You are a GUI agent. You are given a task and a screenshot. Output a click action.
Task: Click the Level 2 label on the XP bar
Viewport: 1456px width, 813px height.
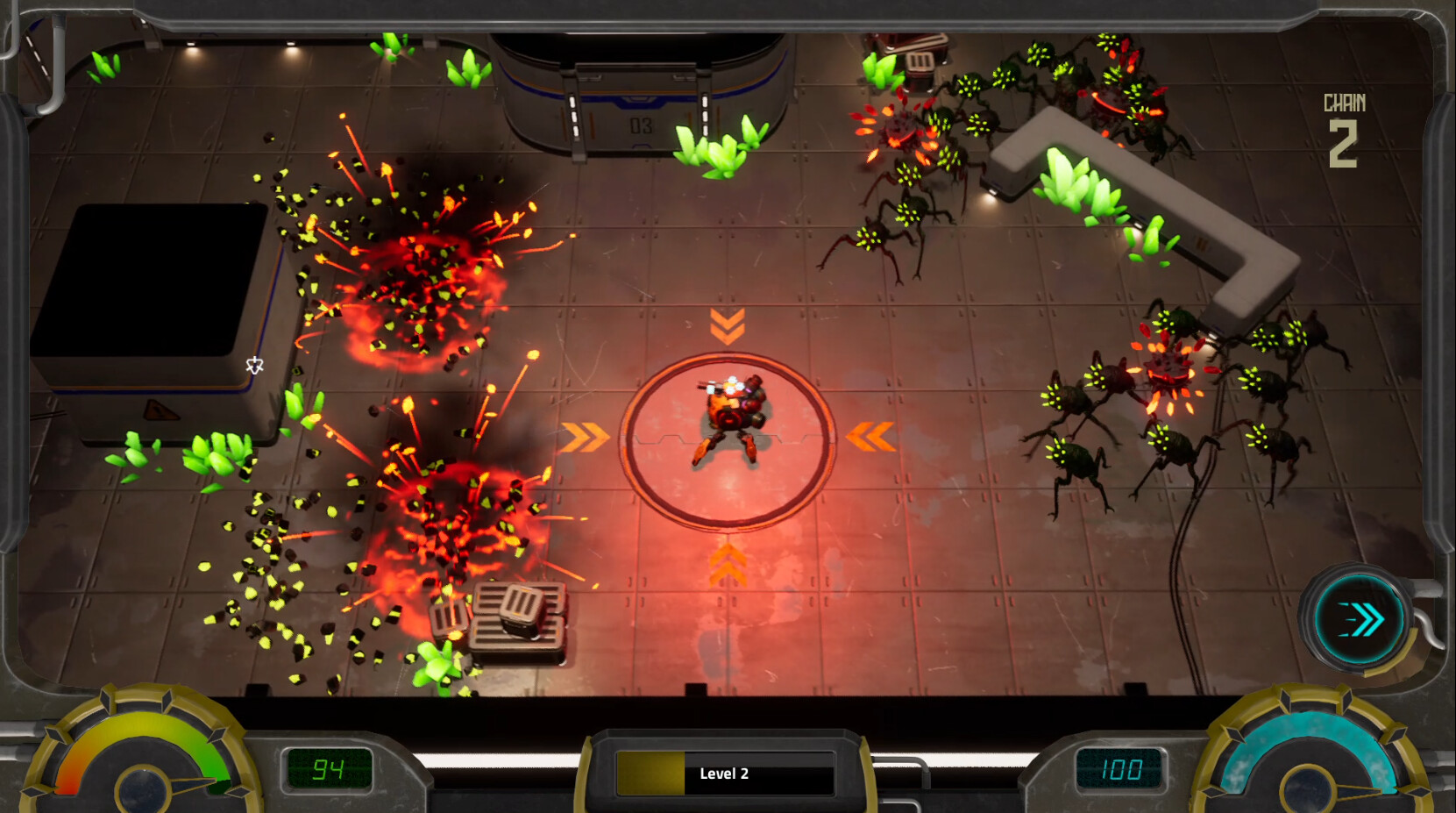point(725,775)
